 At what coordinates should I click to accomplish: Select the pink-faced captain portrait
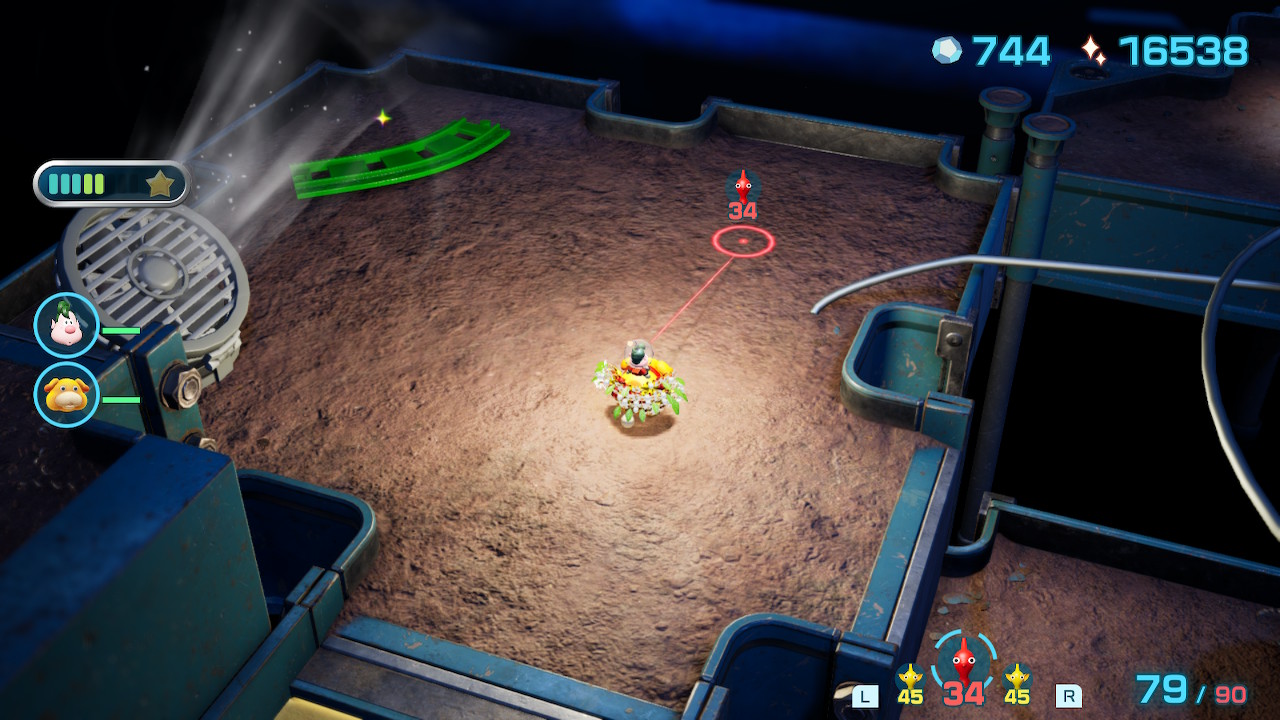pos(67,326)
